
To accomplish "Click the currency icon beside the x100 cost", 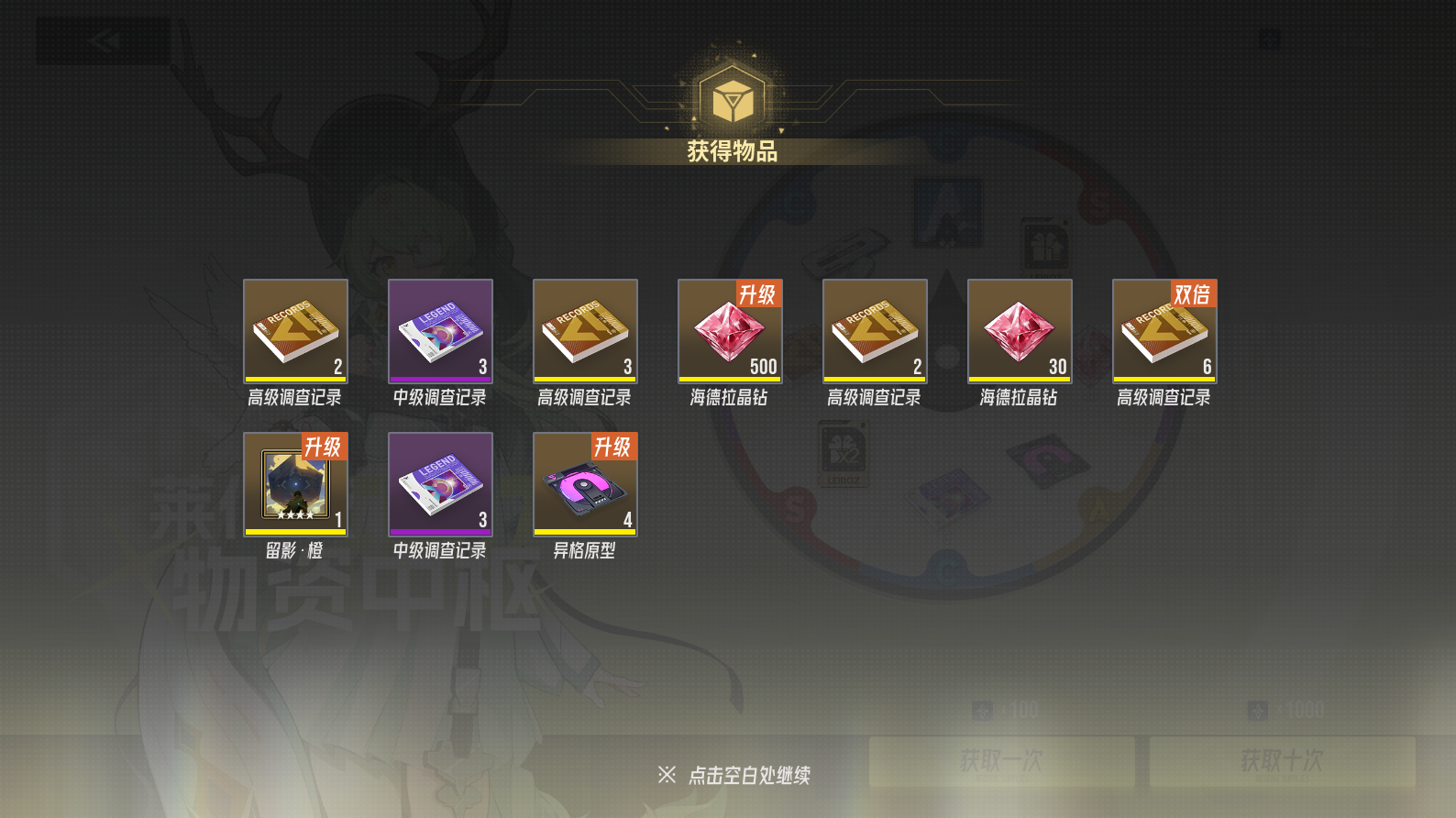I will pos(983,709).
